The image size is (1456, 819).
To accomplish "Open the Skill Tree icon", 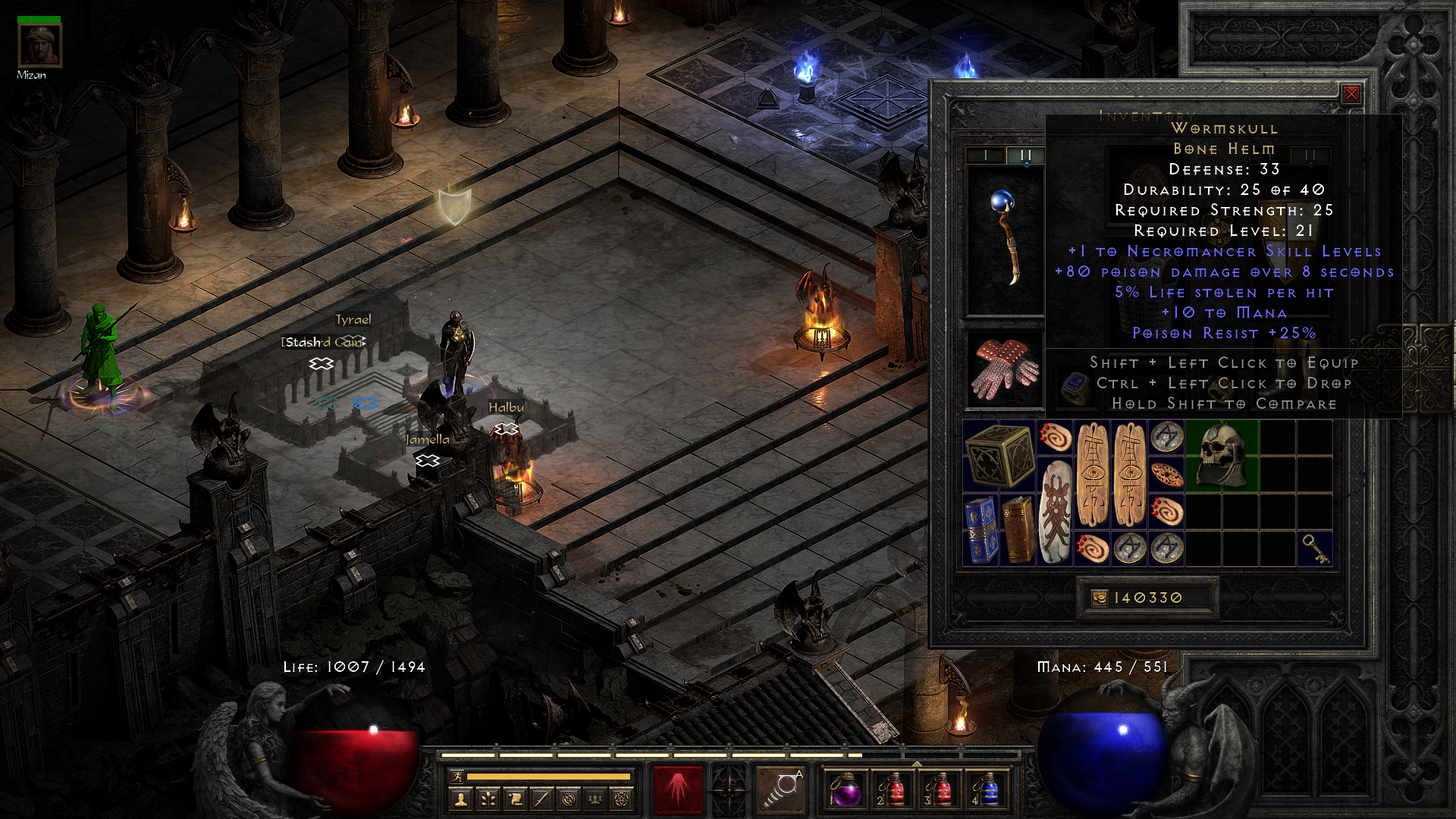I will tap(489, 799).
